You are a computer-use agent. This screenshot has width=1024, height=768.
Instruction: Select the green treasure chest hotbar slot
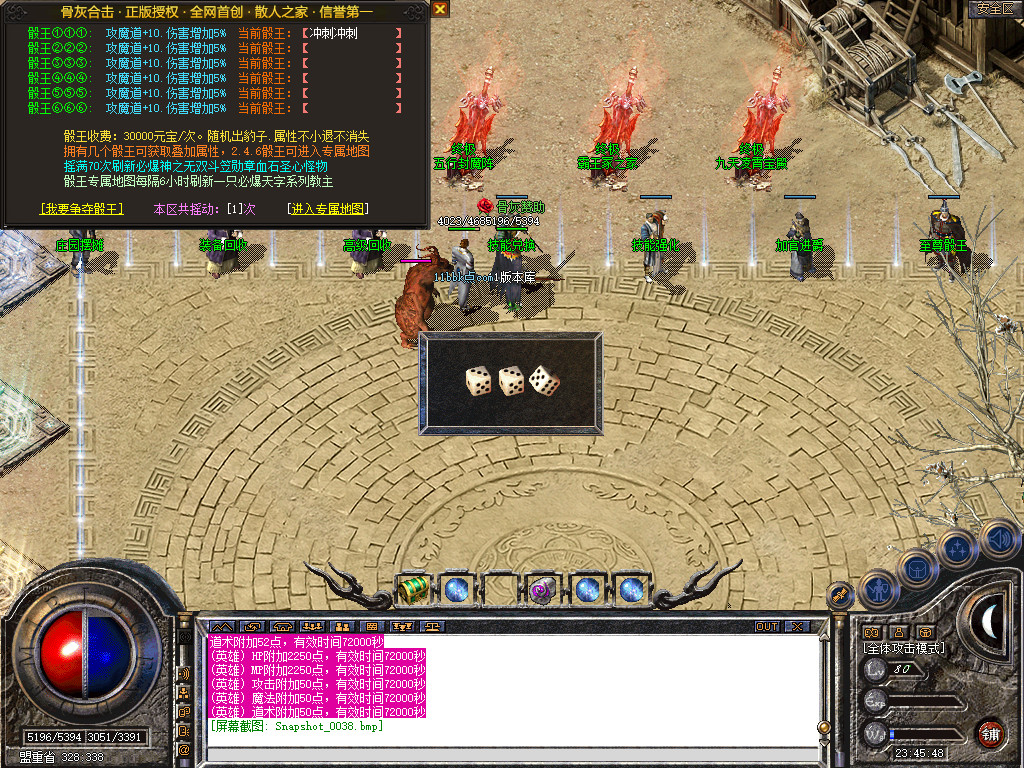pyautogui.click(x=412, y=590)
